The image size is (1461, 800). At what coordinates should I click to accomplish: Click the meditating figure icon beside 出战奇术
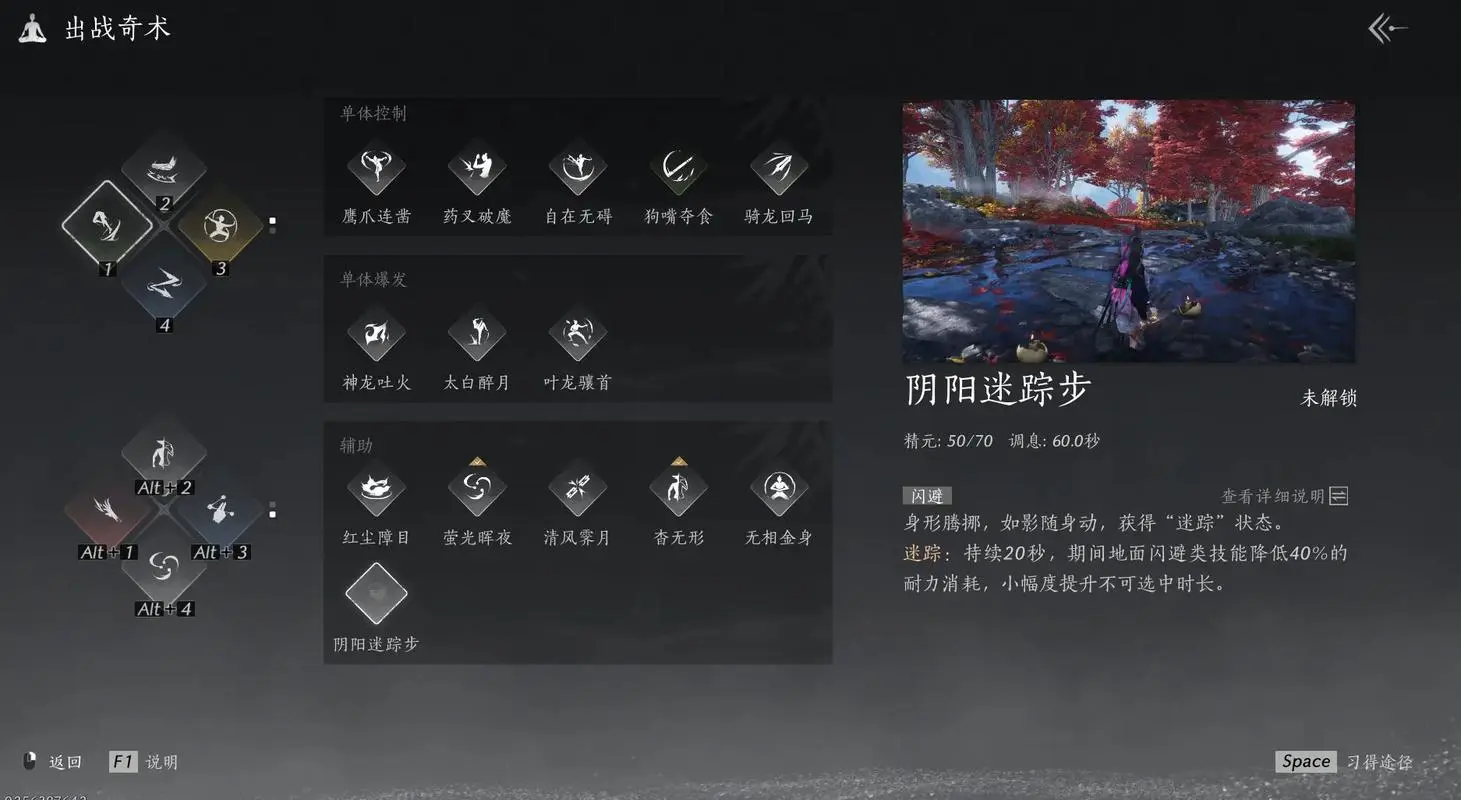[x=29, y=28]
